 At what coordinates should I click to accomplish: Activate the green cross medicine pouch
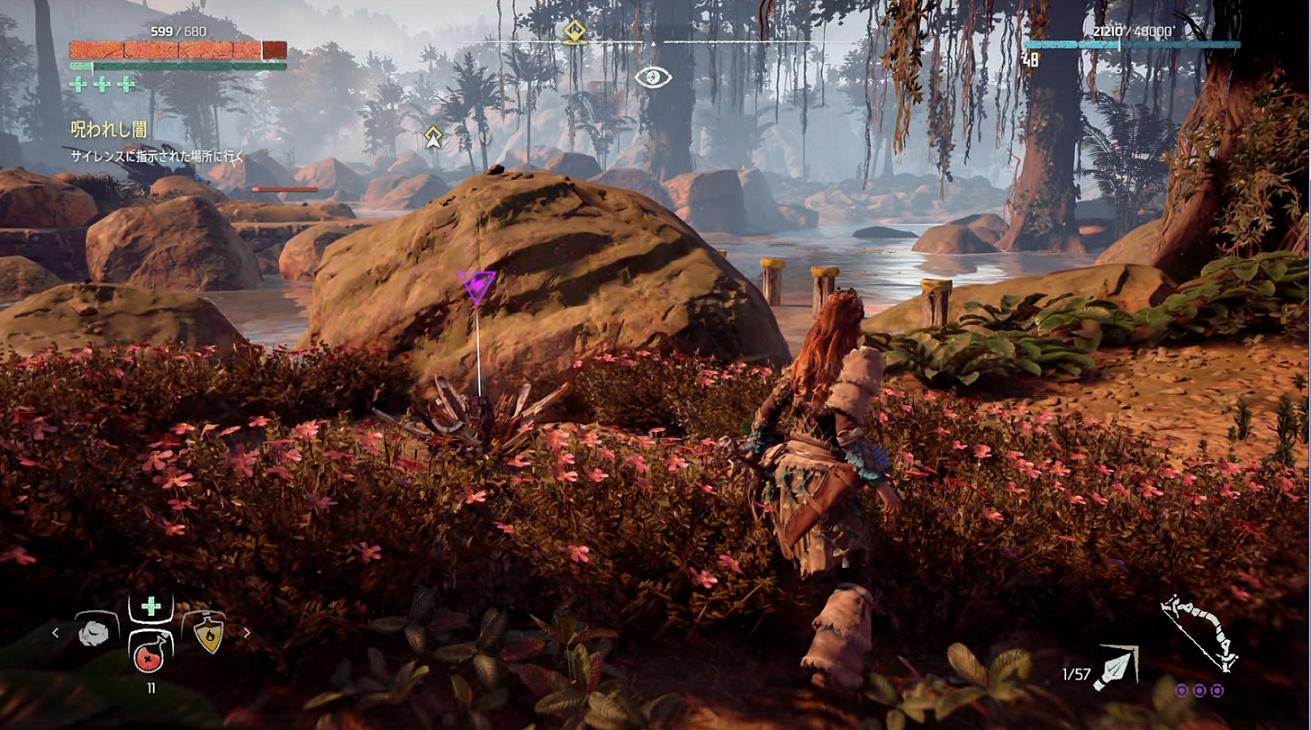(x=151, y=607)
